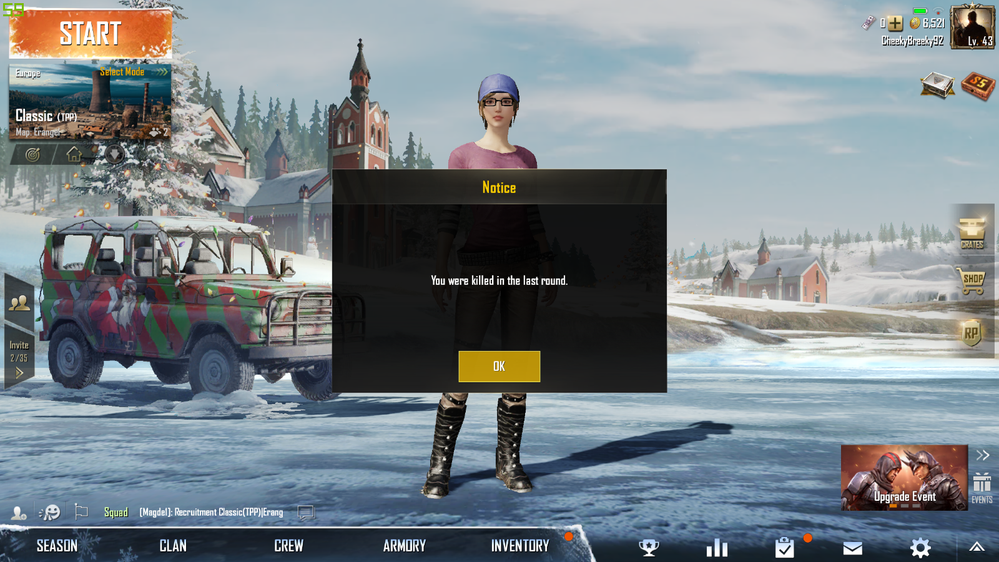
Task: Open the missions clipboard icon
Action: pos(785,547)
